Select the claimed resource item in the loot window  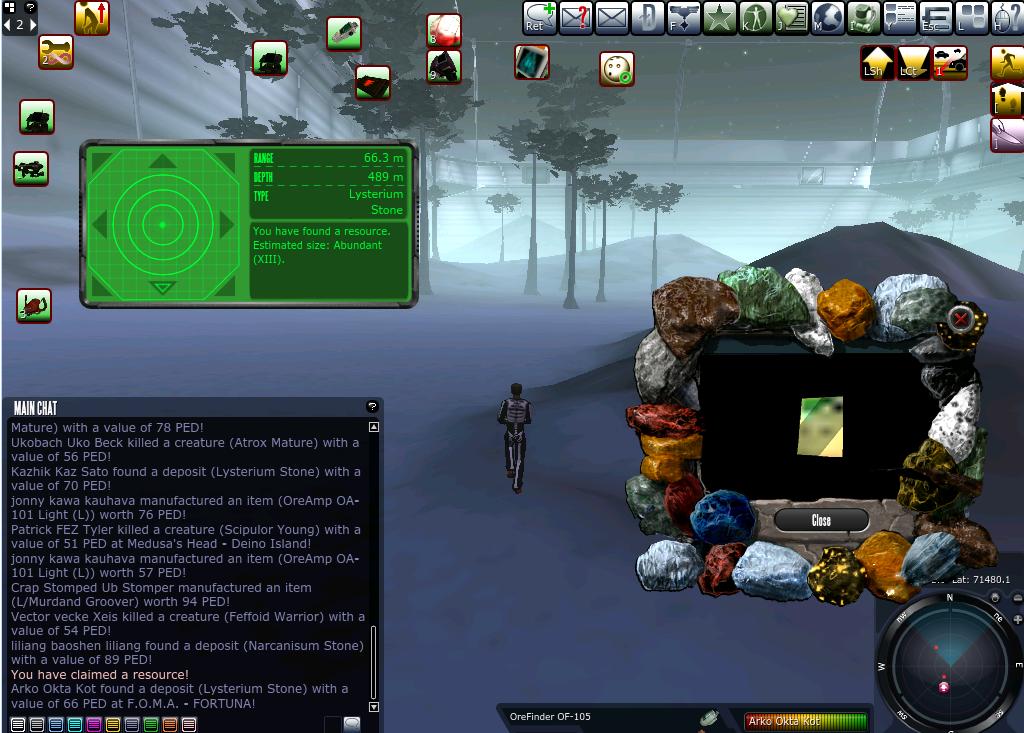(820, 427)
